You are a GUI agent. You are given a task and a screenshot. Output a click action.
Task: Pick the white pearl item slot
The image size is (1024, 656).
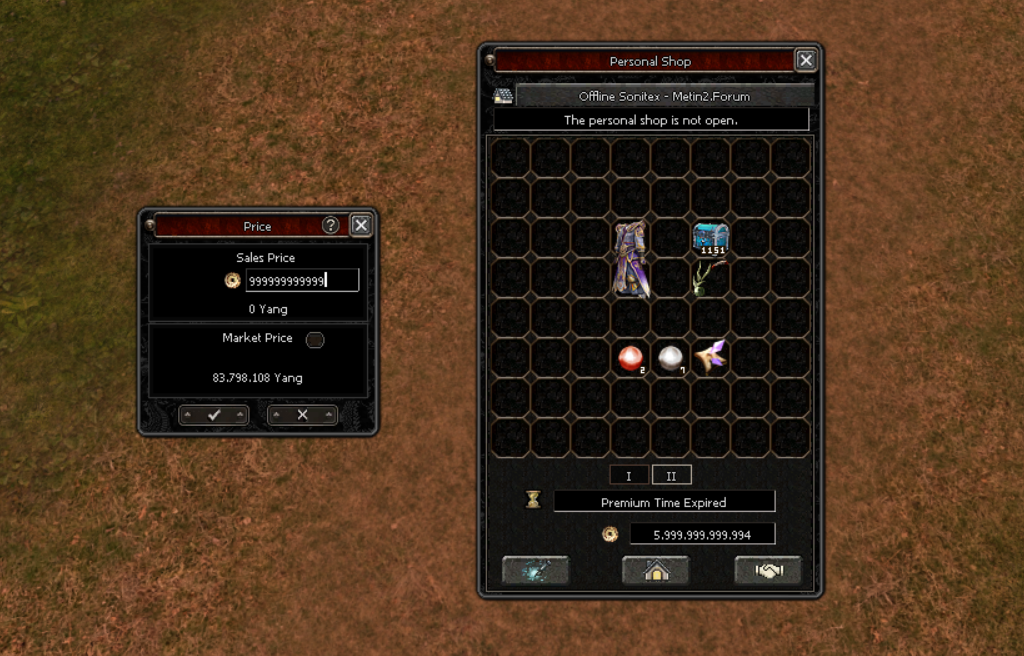(x=671, y=358)
